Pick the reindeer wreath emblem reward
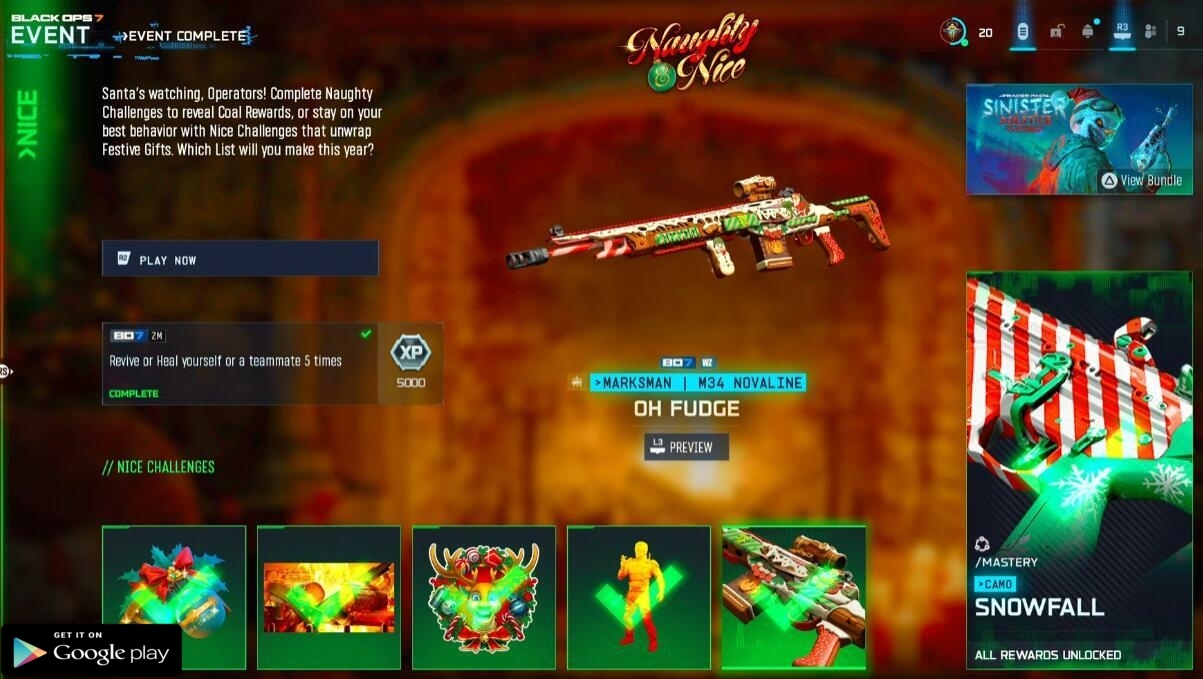The width and height of the screenshot is (1203, 679). (x=484, y=597)
